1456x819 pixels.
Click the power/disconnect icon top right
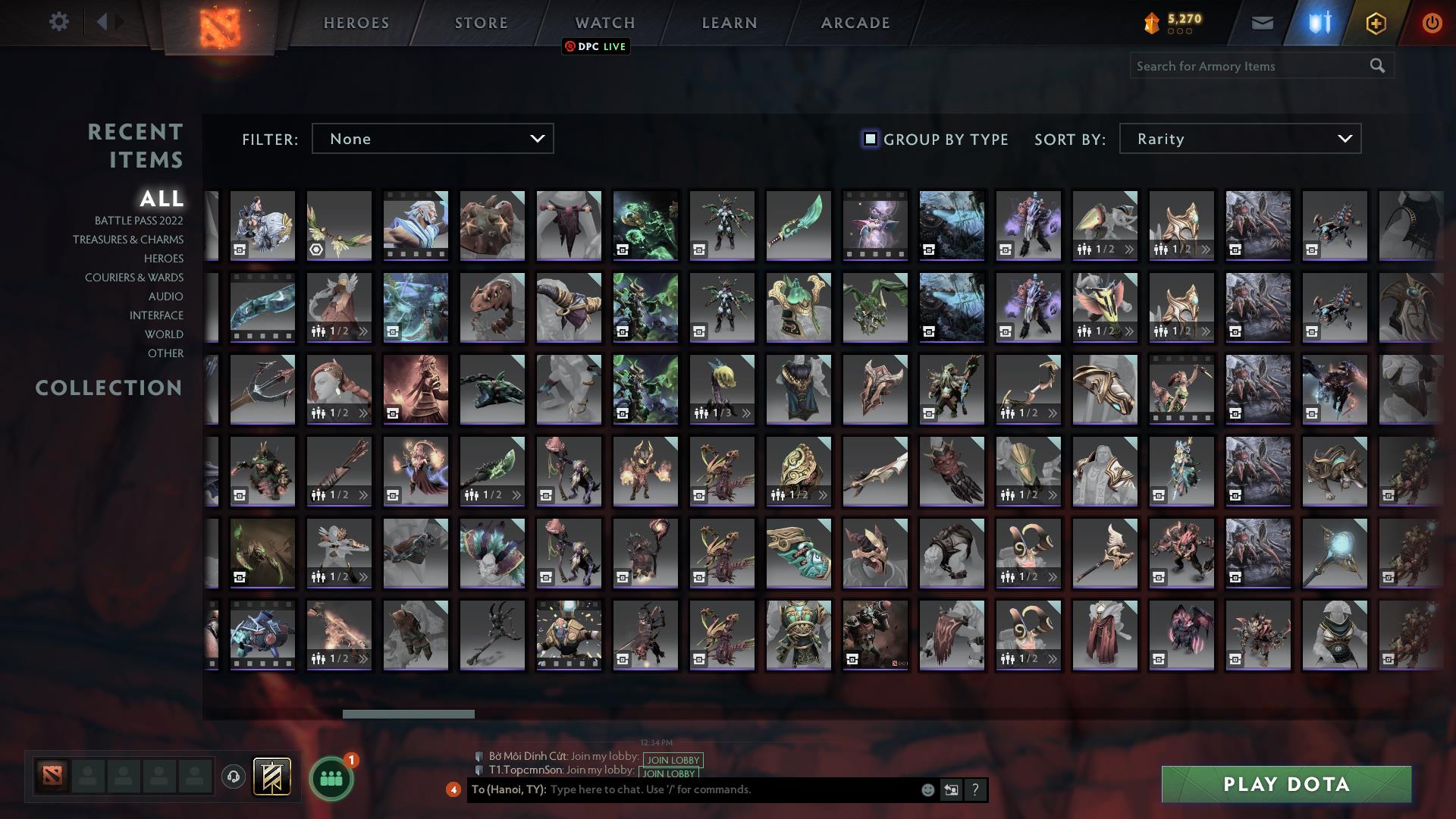(1432, 22)
